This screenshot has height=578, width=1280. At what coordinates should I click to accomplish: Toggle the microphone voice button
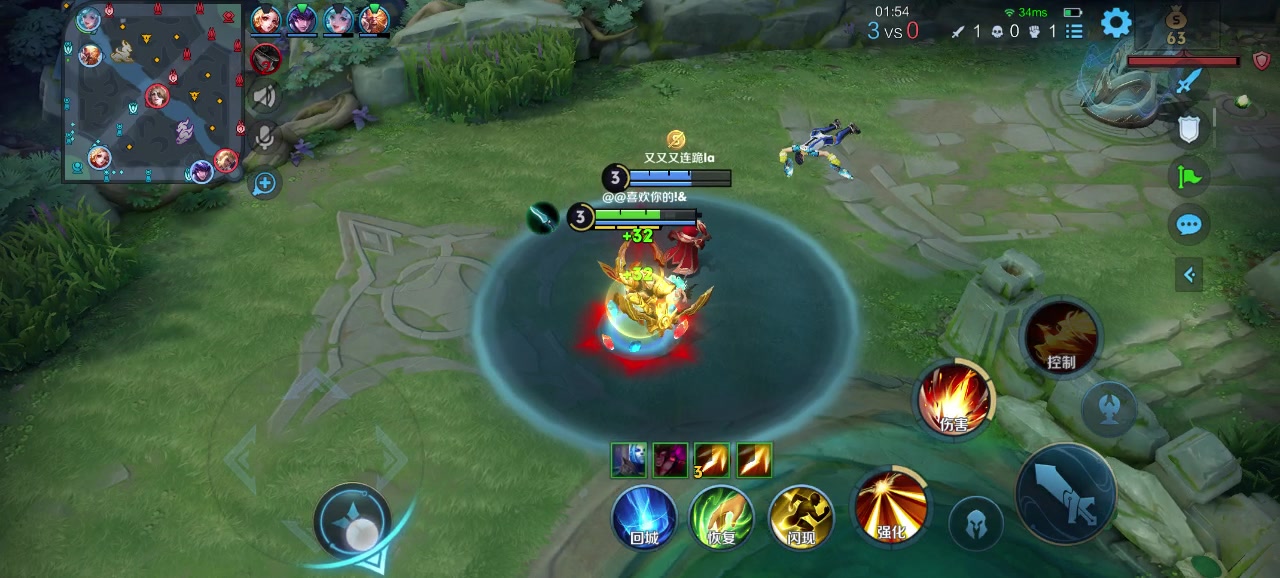click(265, 136)
